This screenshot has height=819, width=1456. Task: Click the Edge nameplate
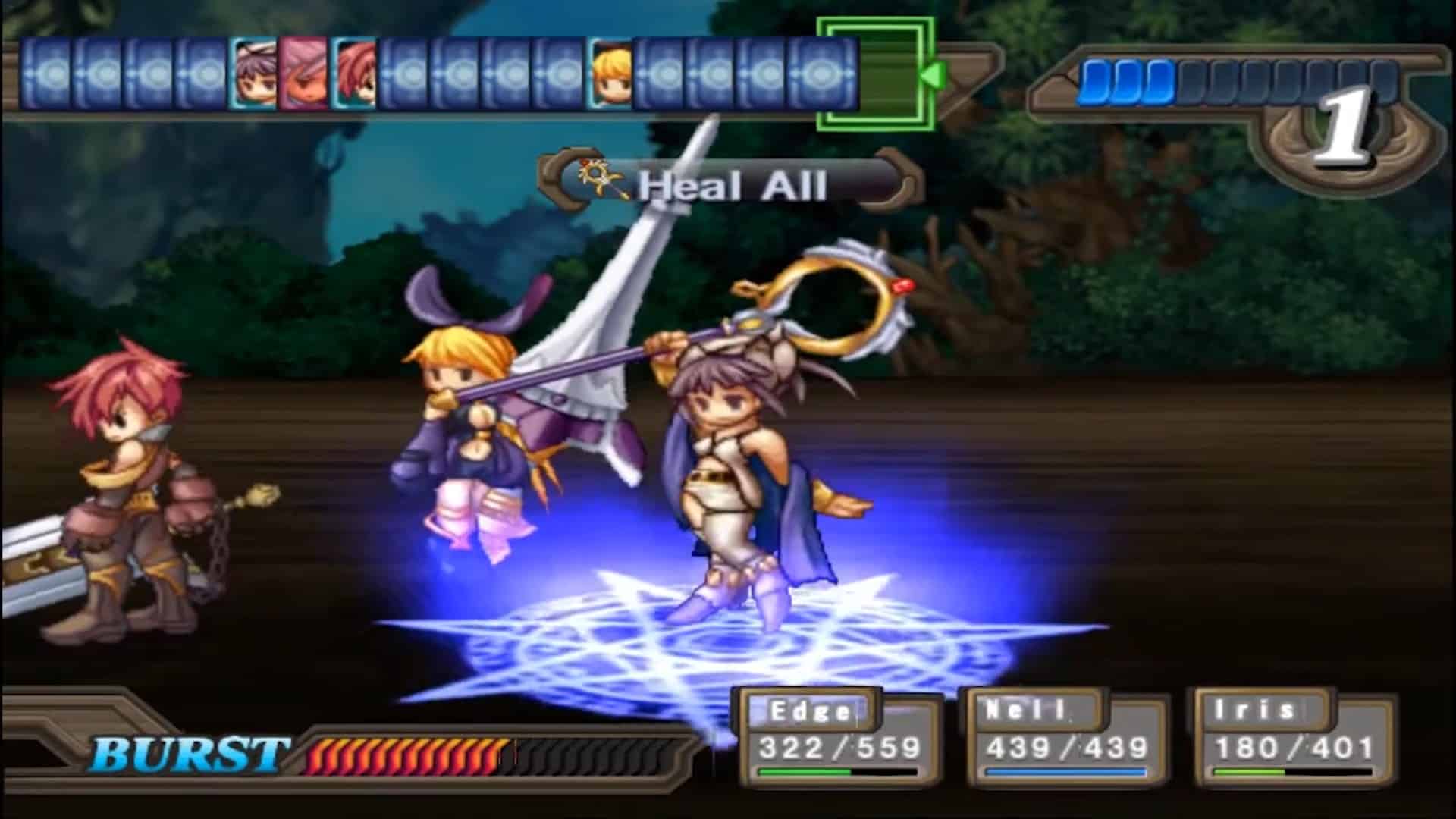pos(811,713)
